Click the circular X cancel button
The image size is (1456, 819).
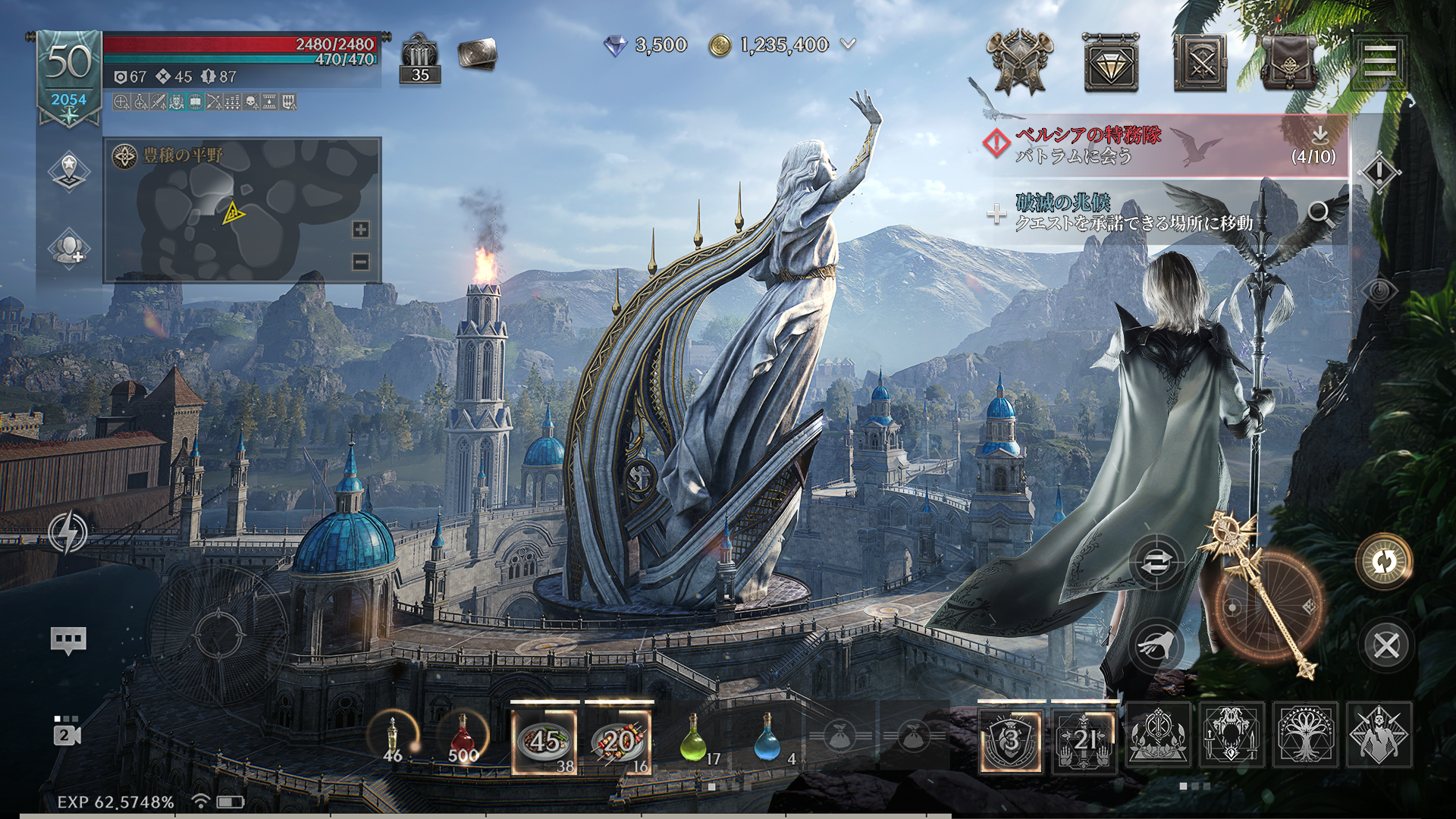(1386, 646)
